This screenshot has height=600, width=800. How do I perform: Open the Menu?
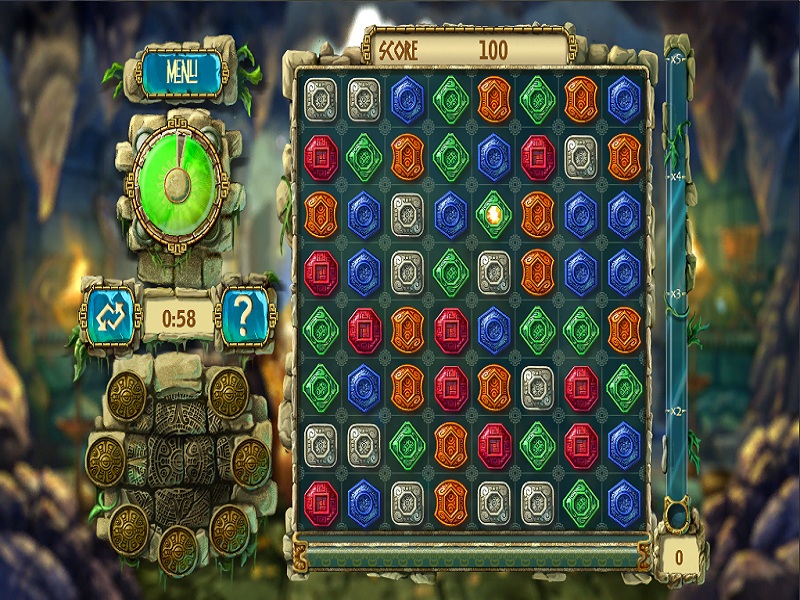tap(181, 72)
